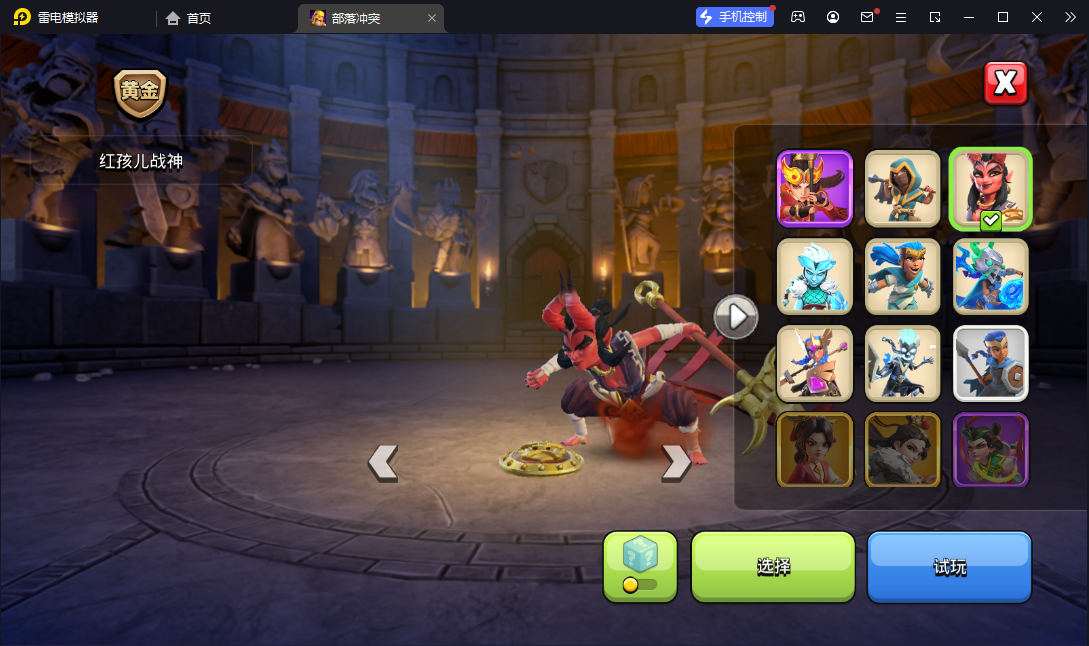Collapse the skin panel with round arrow

tap(736, 317)
